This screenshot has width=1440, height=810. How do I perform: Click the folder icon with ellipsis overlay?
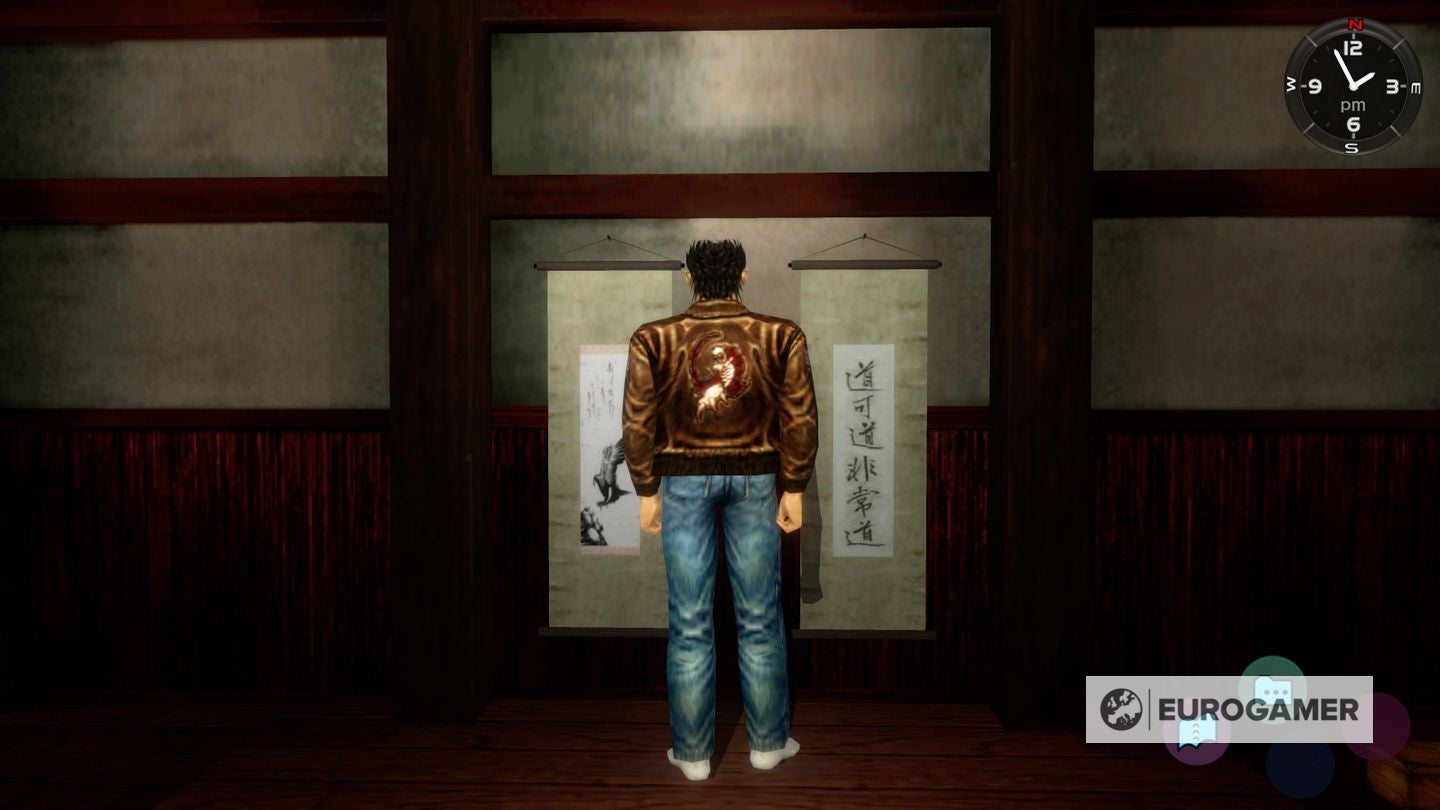(1274, 688)
